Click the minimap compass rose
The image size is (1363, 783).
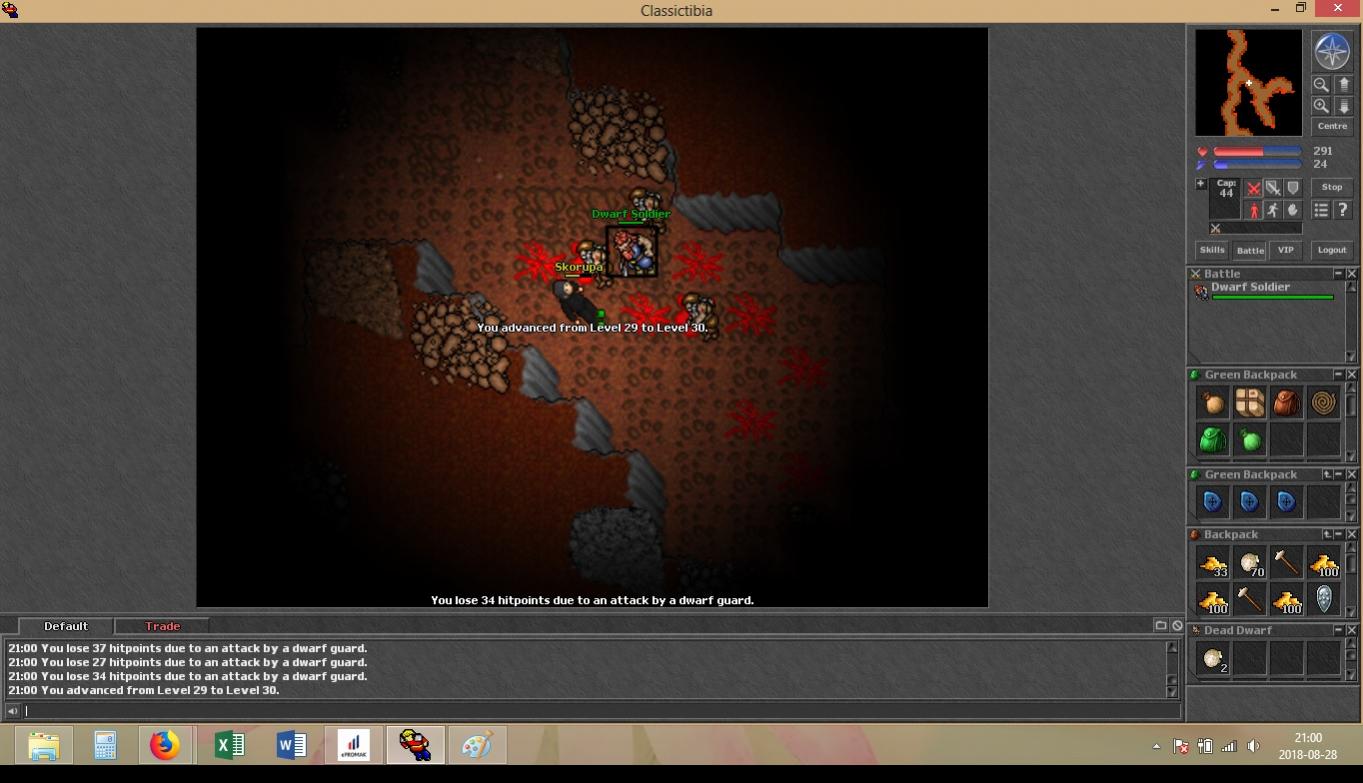coord(1331,52)
